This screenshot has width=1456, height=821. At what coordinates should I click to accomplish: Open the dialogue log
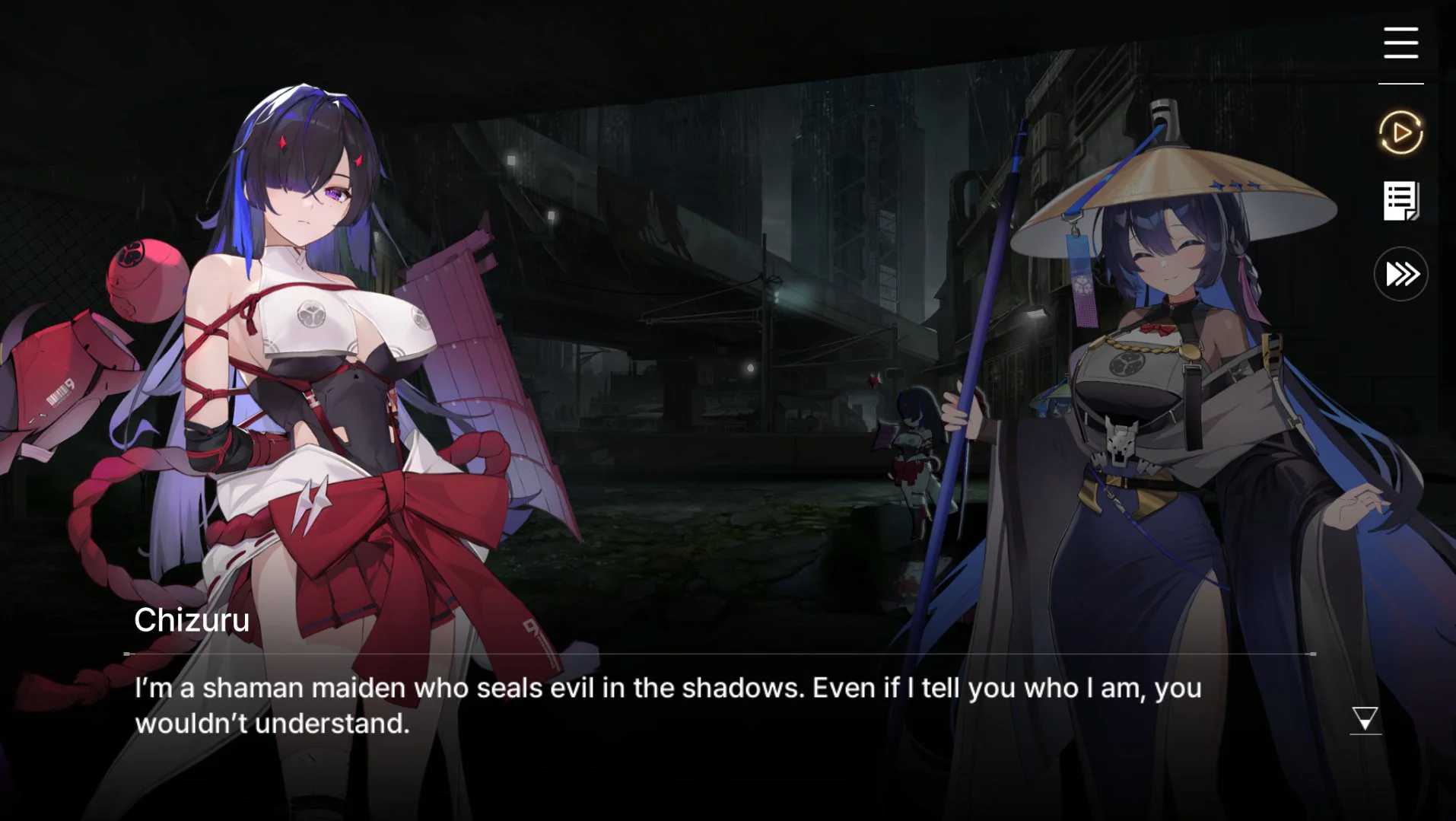[1400, 202]
